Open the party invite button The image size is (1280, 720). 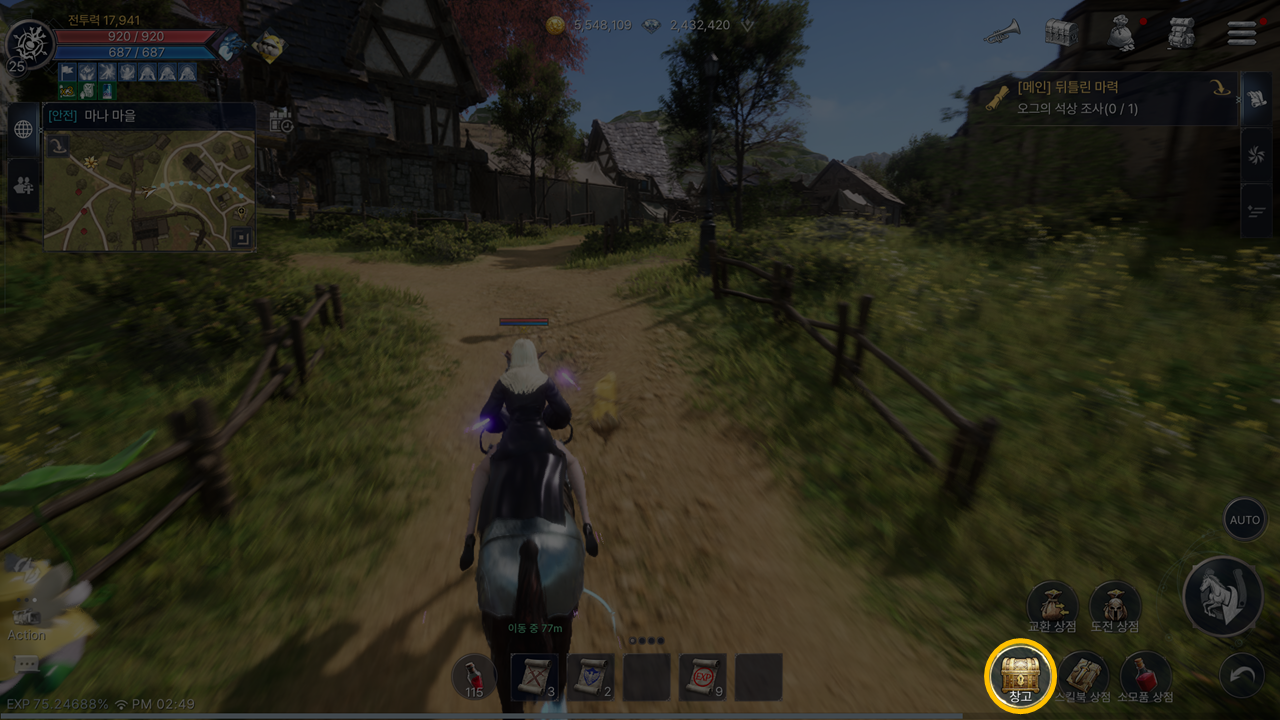tap(24, 185)
